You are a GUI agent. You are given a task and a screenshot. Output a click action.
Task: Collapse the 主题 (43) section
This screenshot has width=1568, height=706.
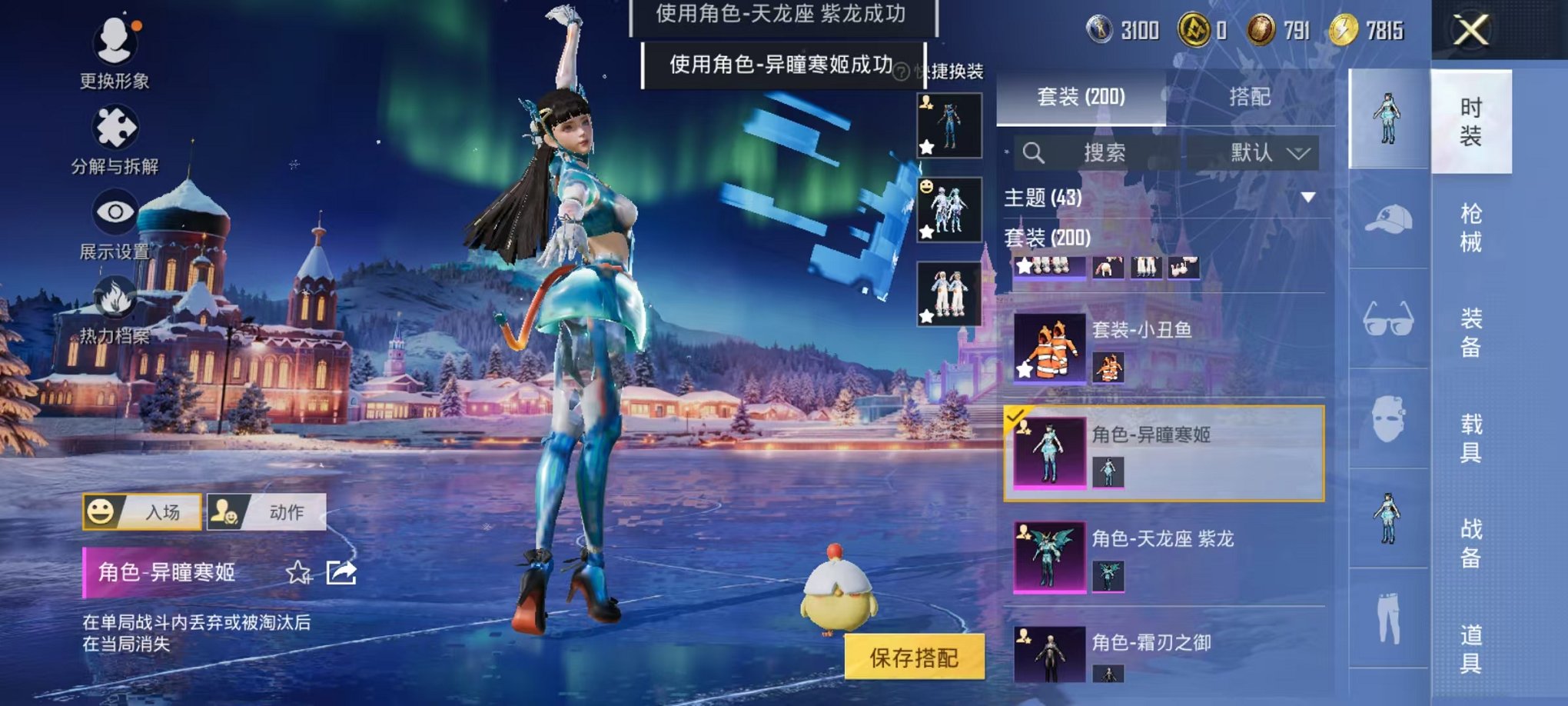pos(1307,196)
